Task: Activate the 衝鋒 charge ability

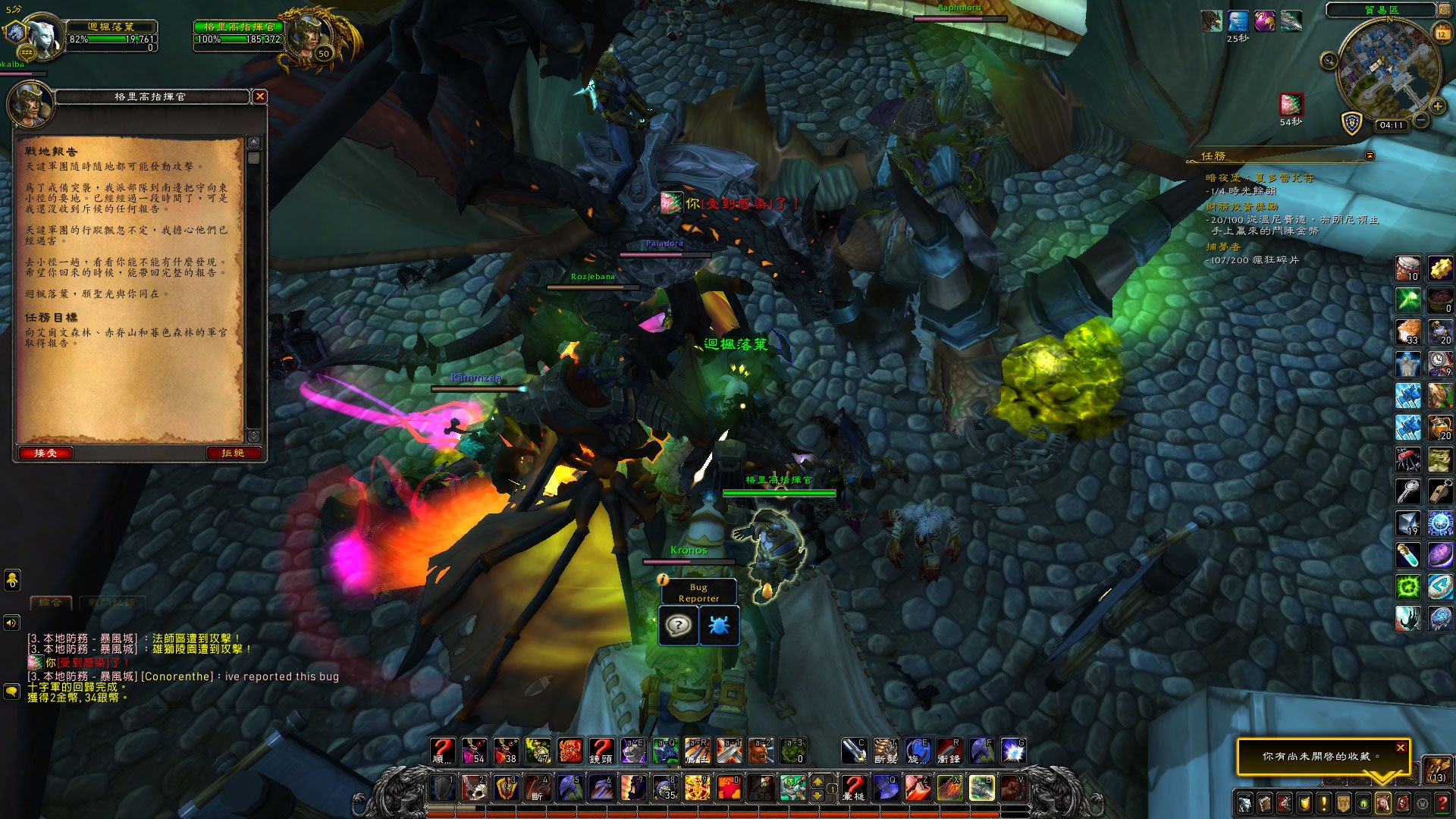Action: [949, 751]
